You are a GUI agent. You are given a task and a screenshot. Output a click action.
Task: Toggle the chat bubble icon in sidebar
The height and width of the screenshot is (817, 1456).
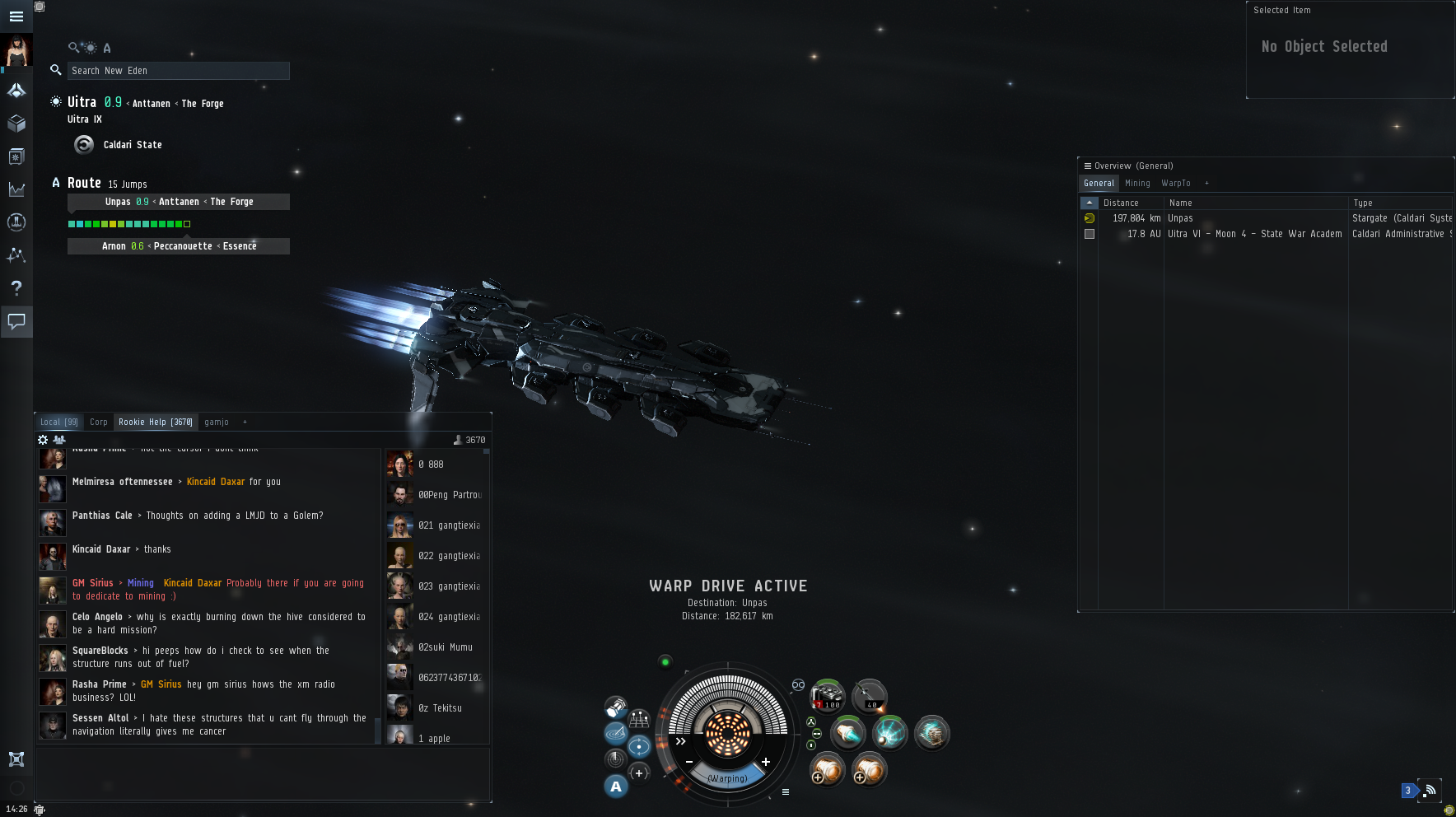[16, 321]
